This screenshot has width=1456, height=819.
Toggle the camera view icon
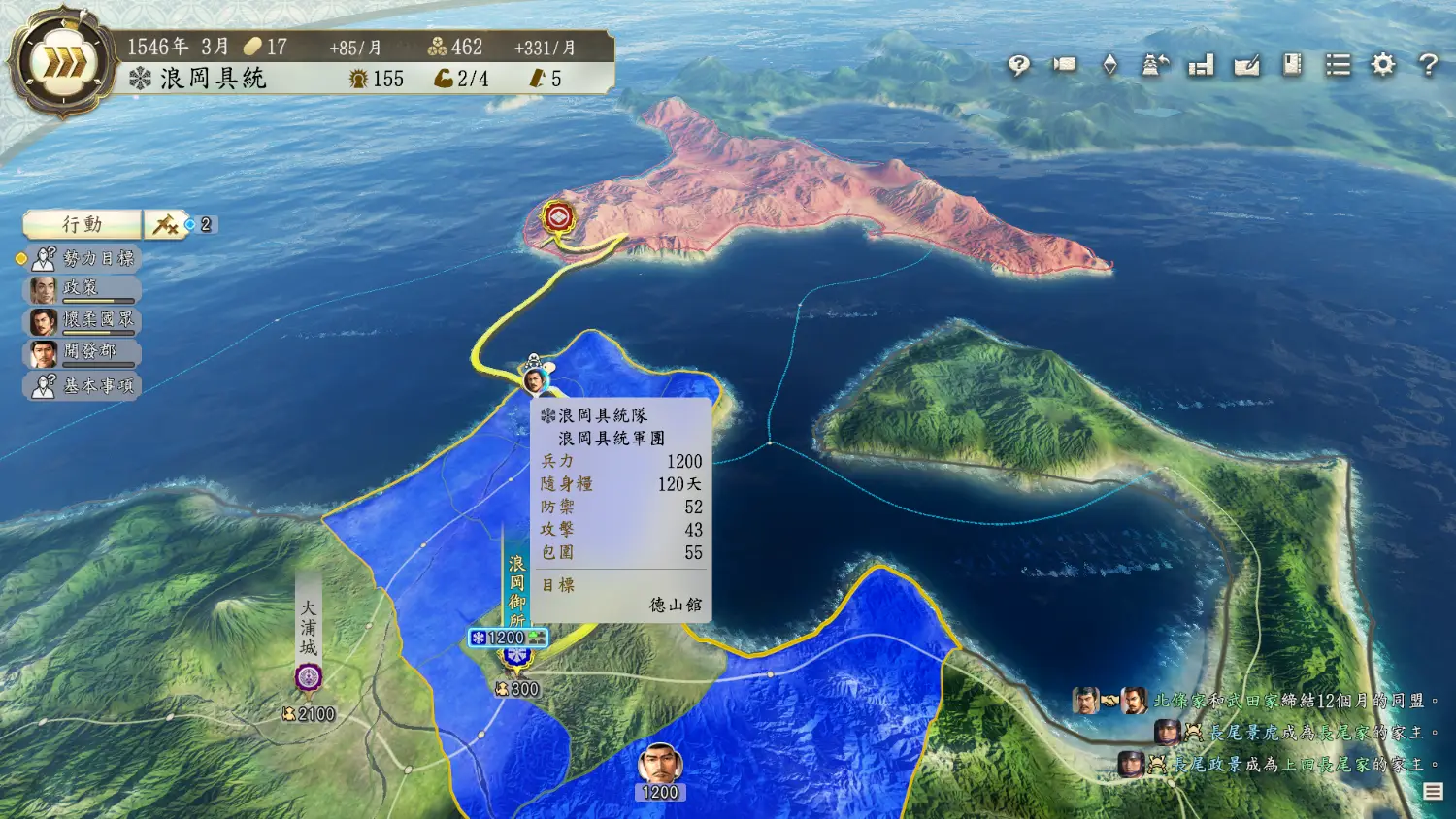[1065, 65]
